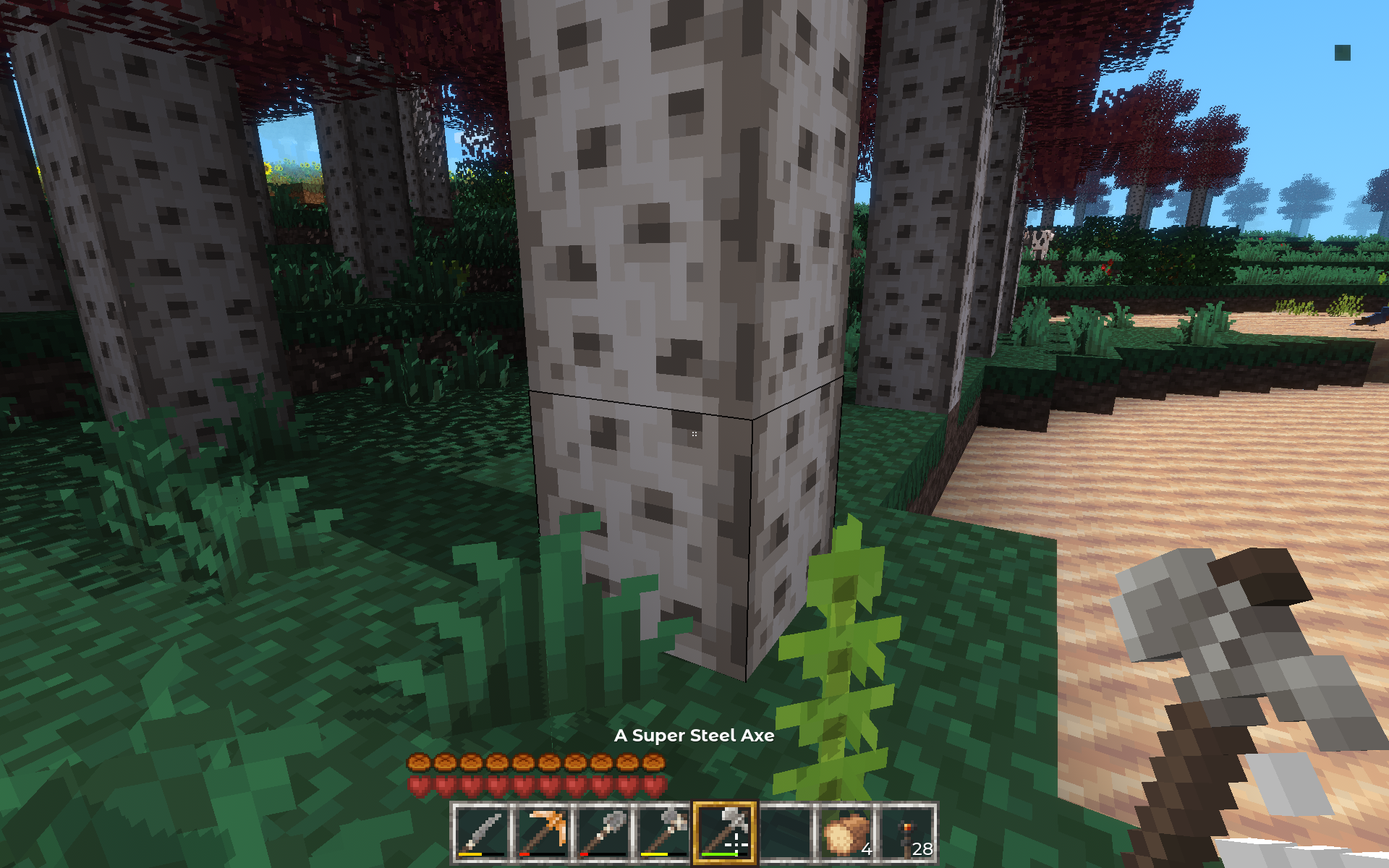Select the empty hotbar slot
This screenshot has height=868, width=1389.
click(x=785, y=833)
